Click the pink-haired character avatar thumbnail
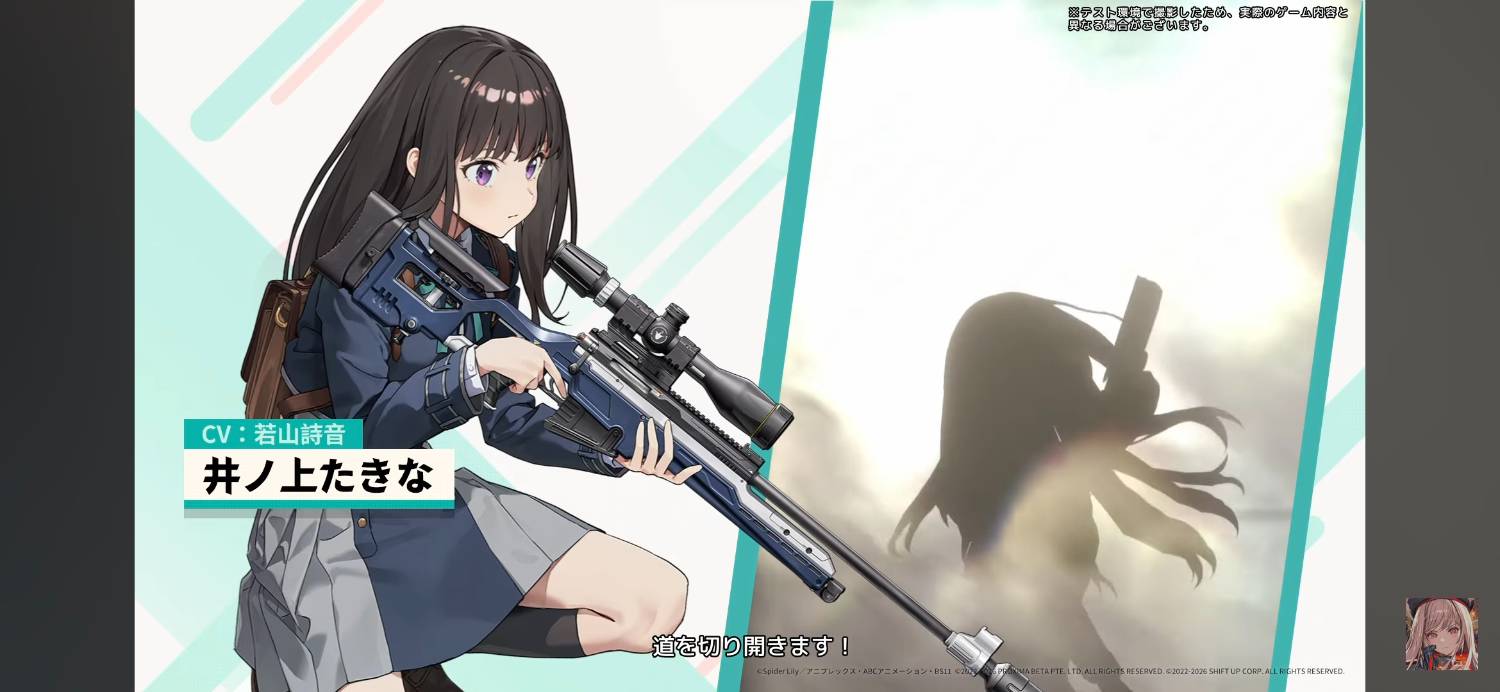 point(1441,634)
